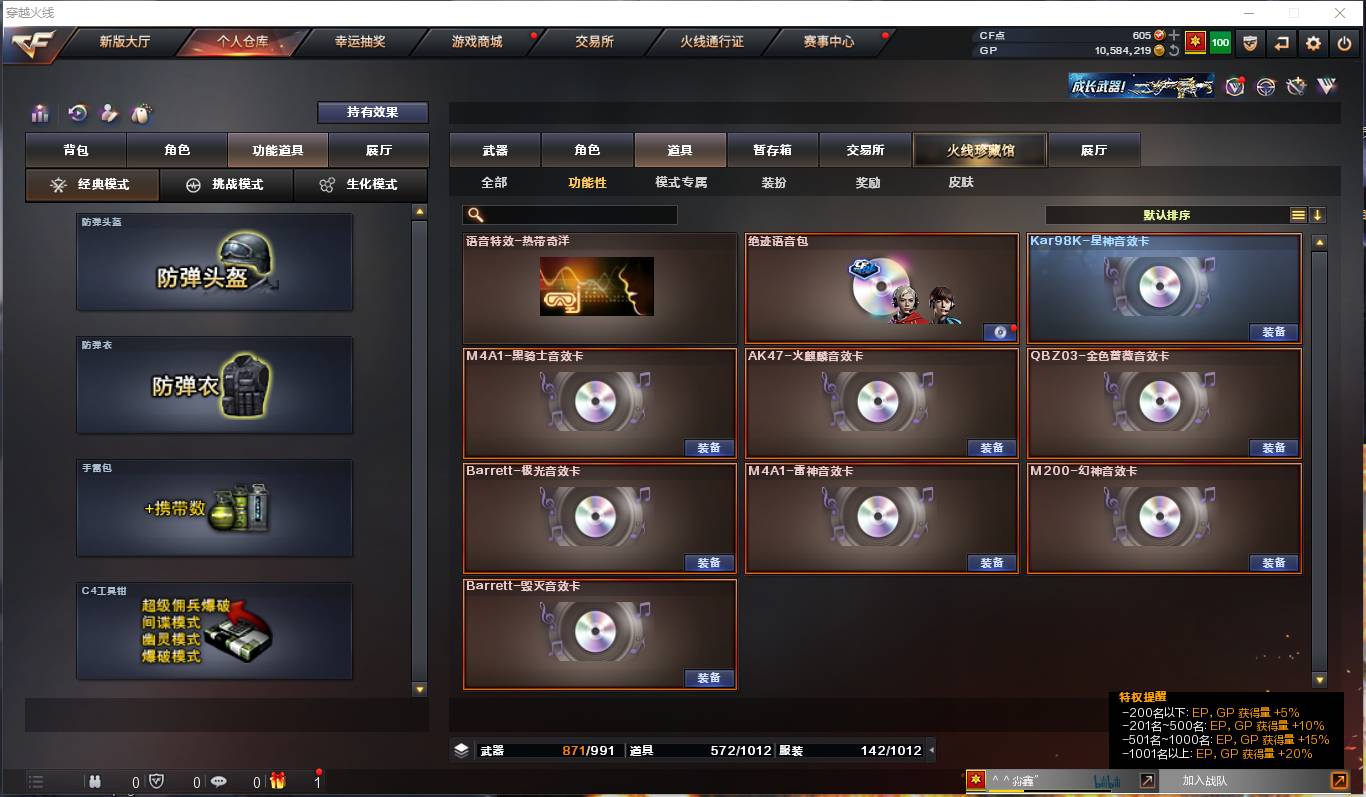Click the statistics bar chart icon above 背包 tab
1366x797 pixels.
click(x=40, y=113)
